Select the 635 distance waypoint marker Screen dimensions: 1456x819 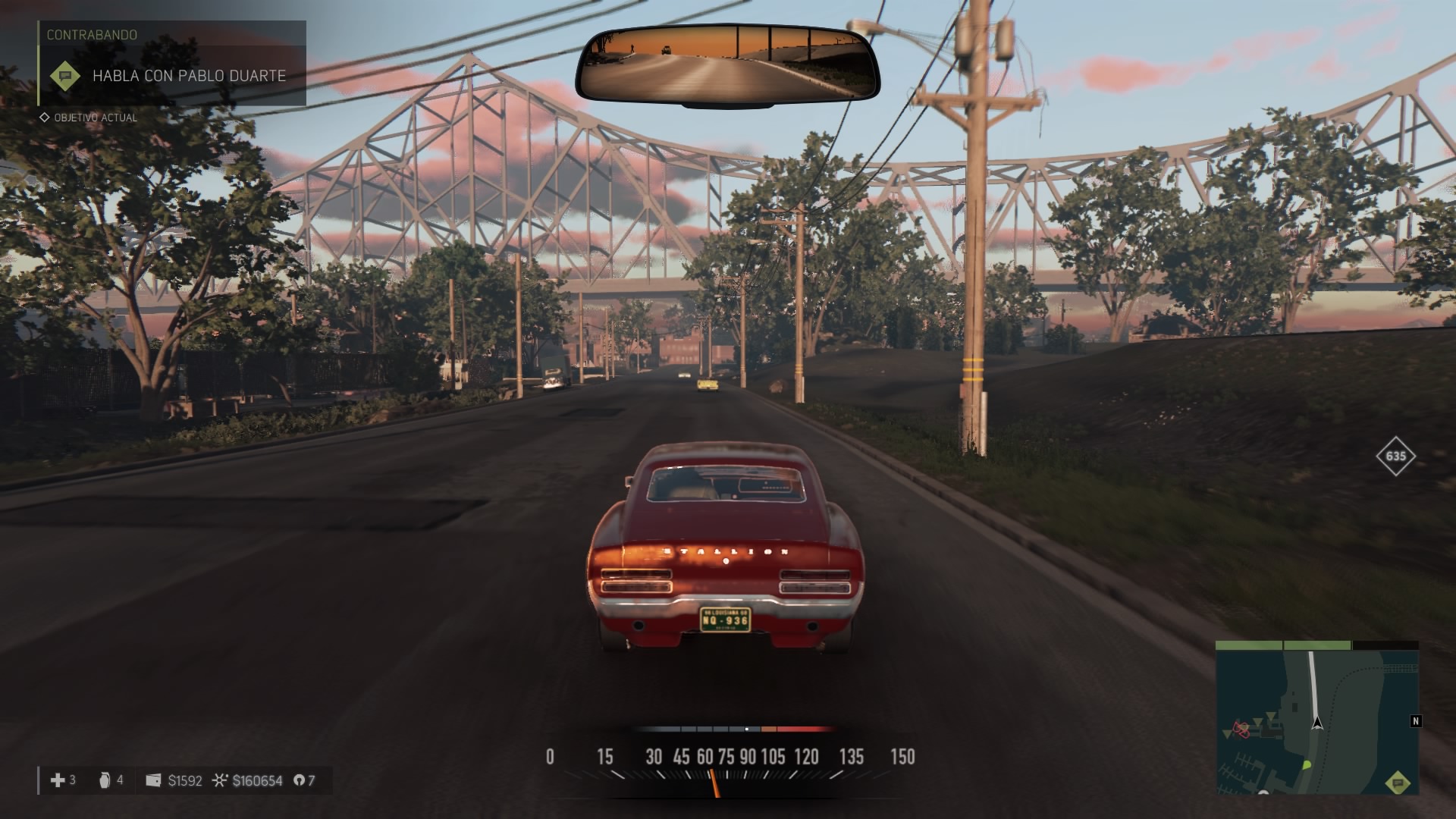pos(1395,456)
